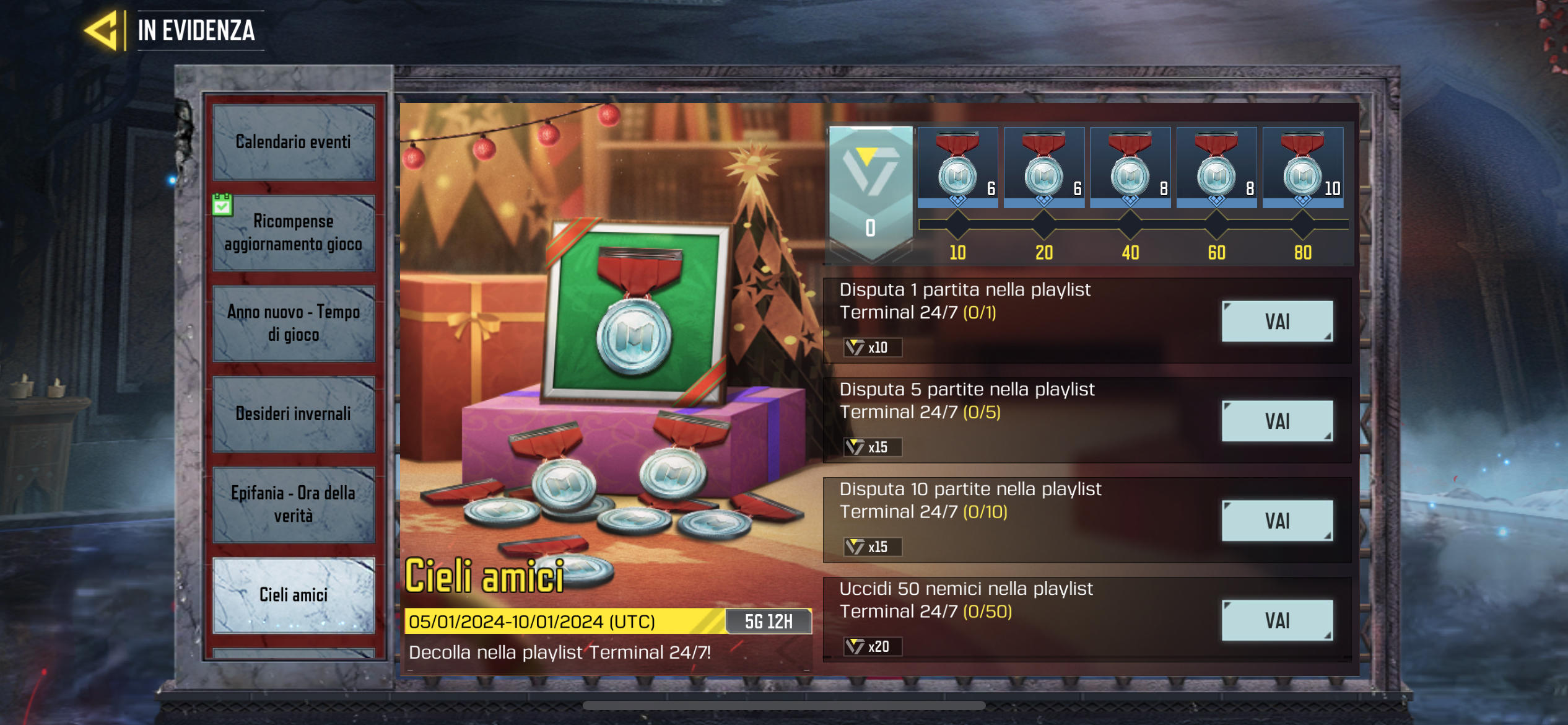Switch to Epifania - Ora della verità
The height and width of the screenshot is (725, 1568).
pyautogui.click(x=294, y=505)
